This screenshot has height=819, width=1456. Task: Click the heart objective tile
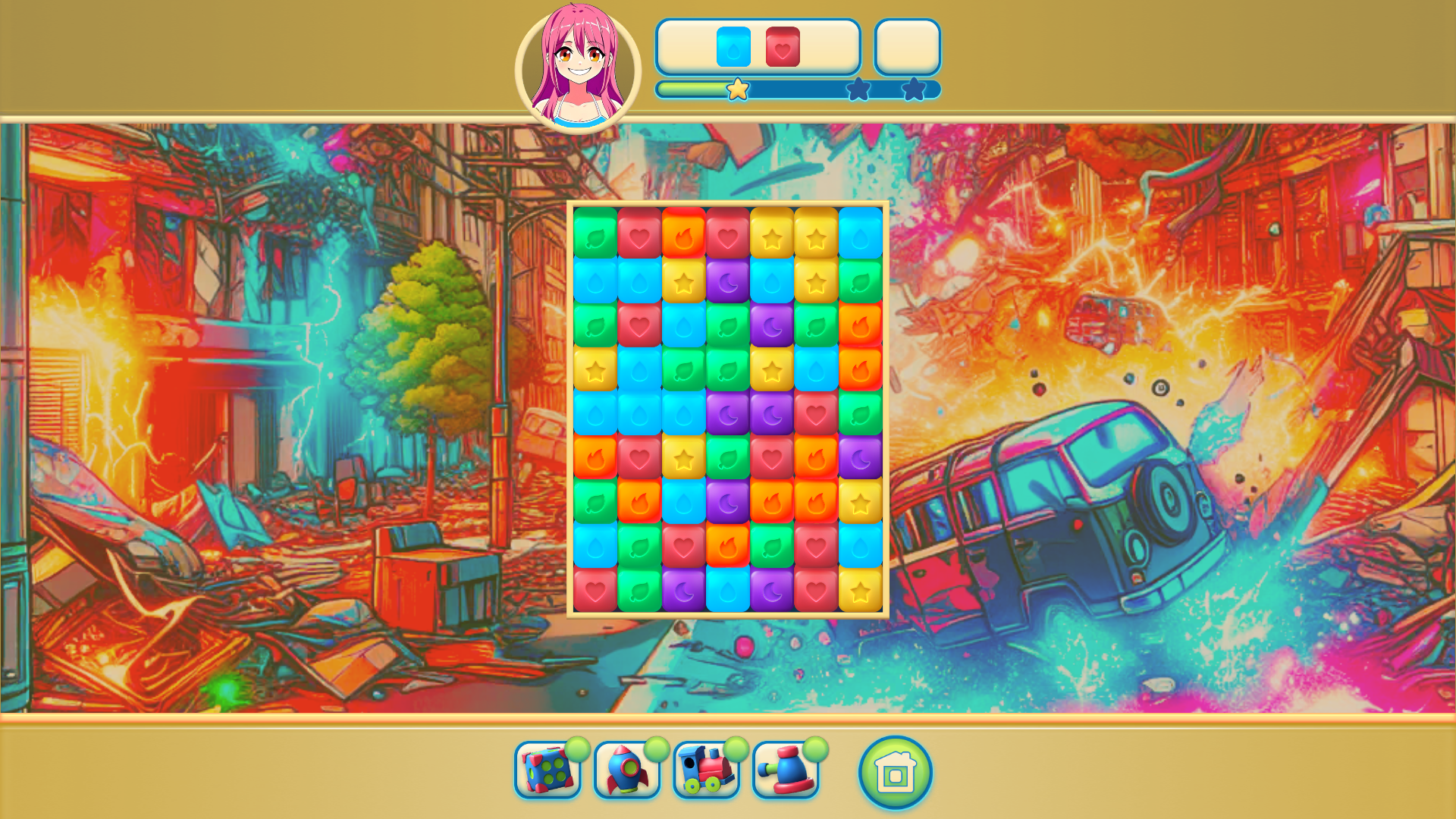click(783, 48)
